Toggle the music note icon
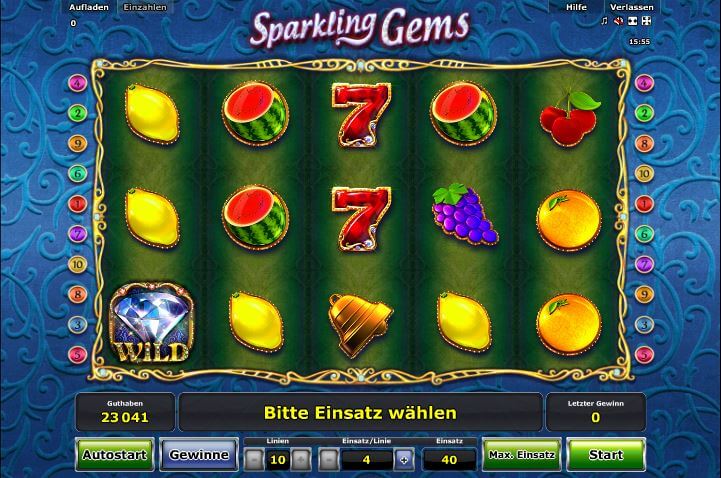This screenshot has width=721, height=478. pyautogui.click(x=605, y=21)
